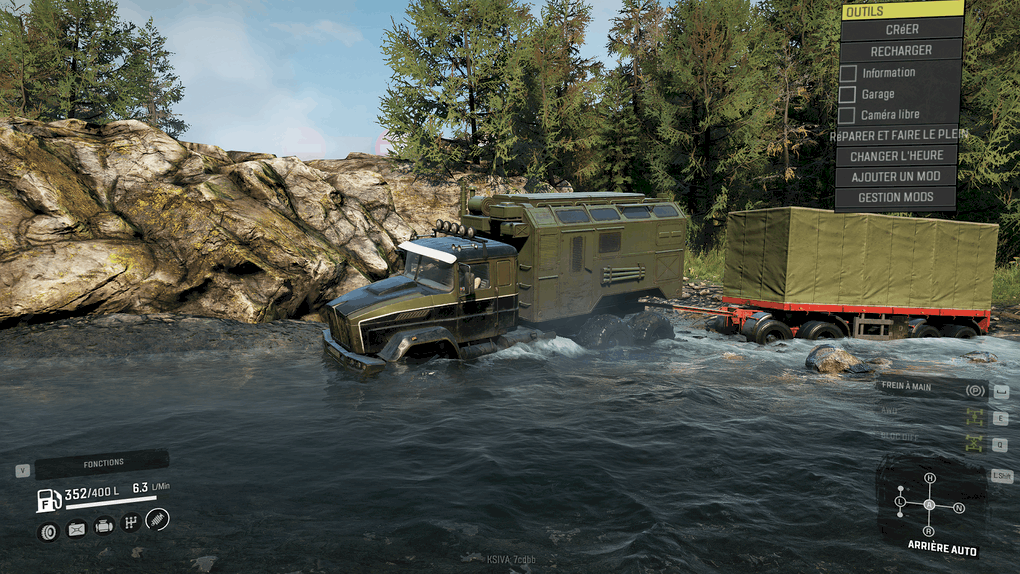Tick the Information checkbox

point(848,73)
